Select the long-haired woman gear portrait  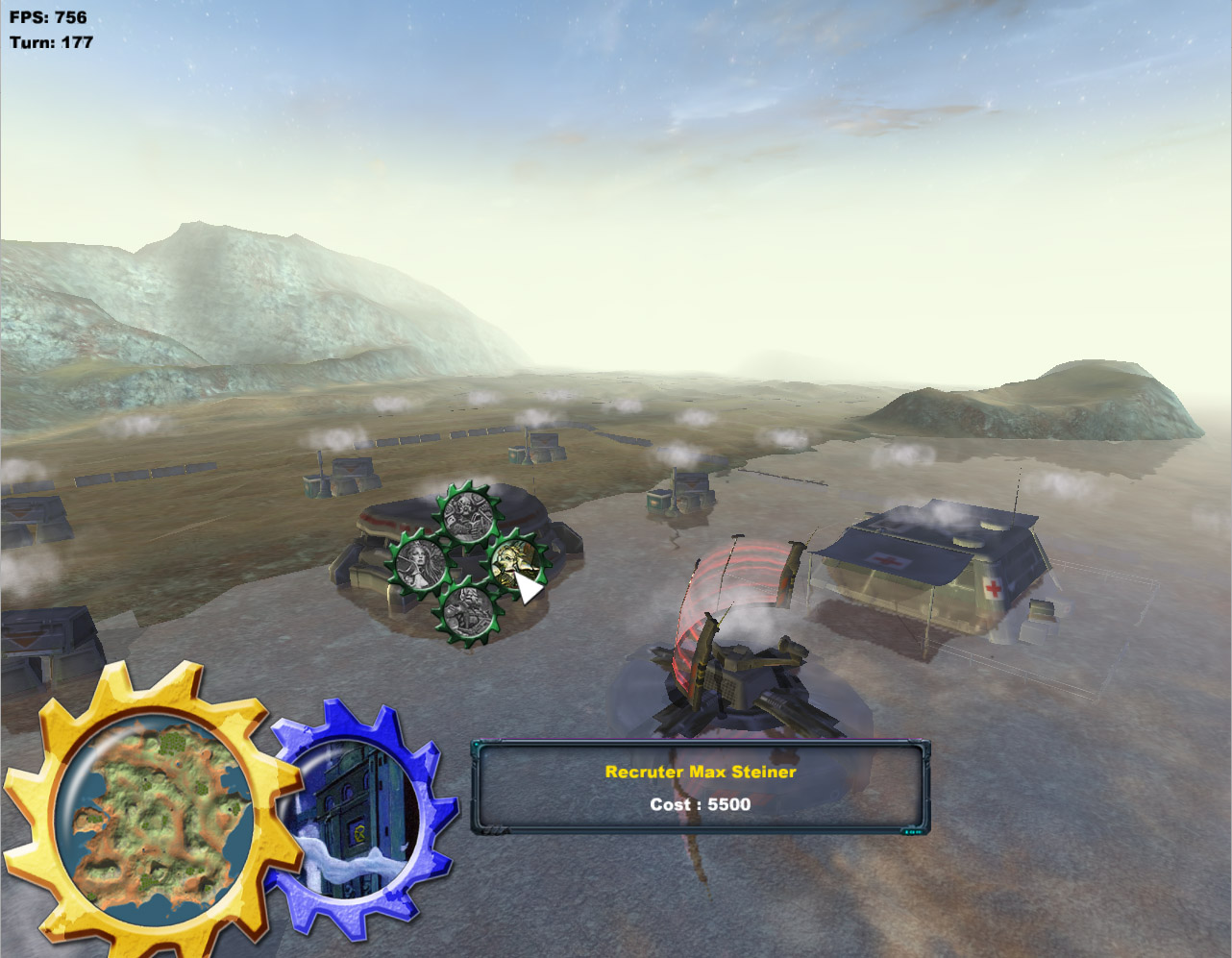point(421,563)
